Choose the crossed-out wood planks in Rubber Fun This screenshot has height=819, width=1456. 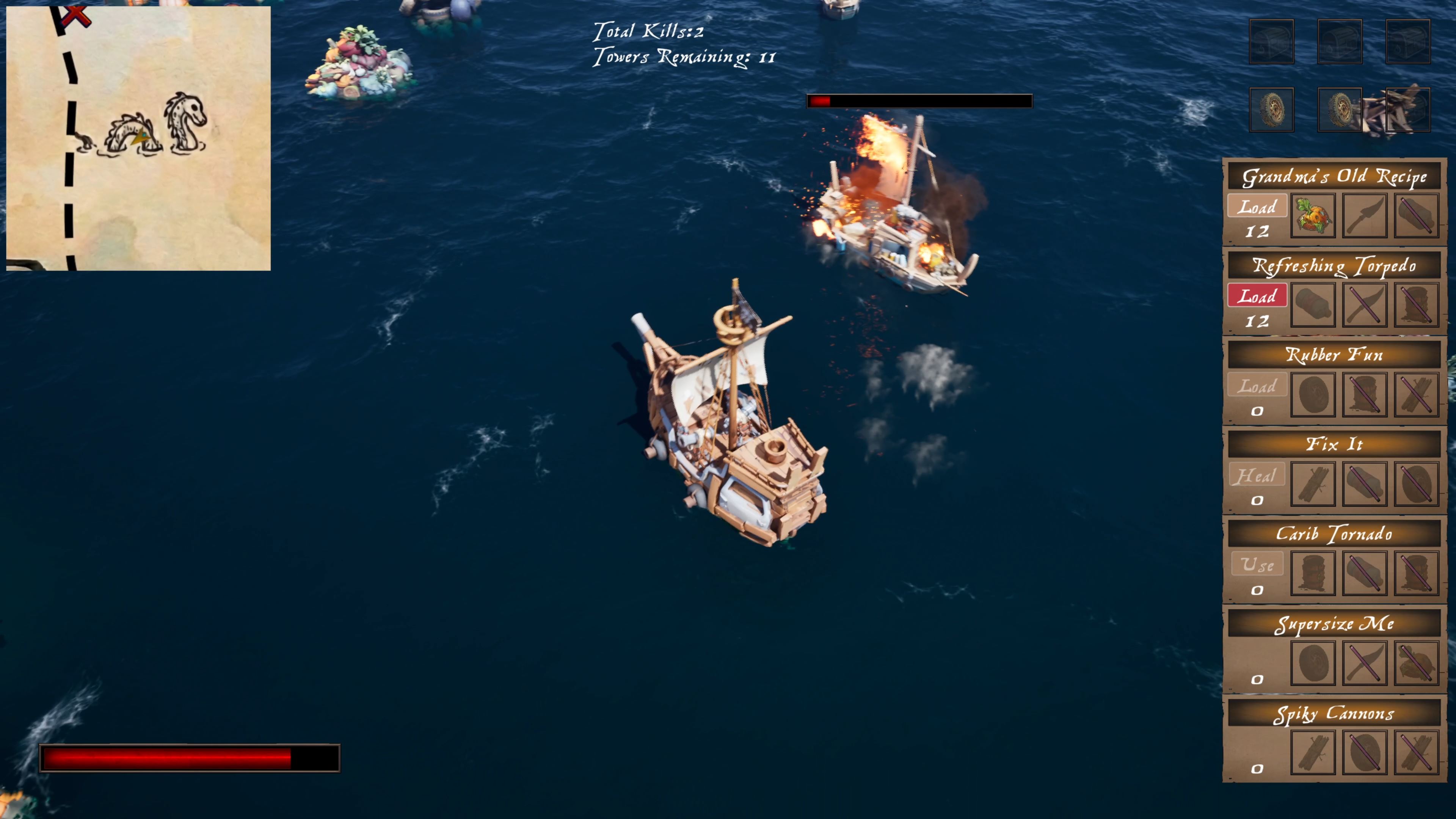(1417, 394)
